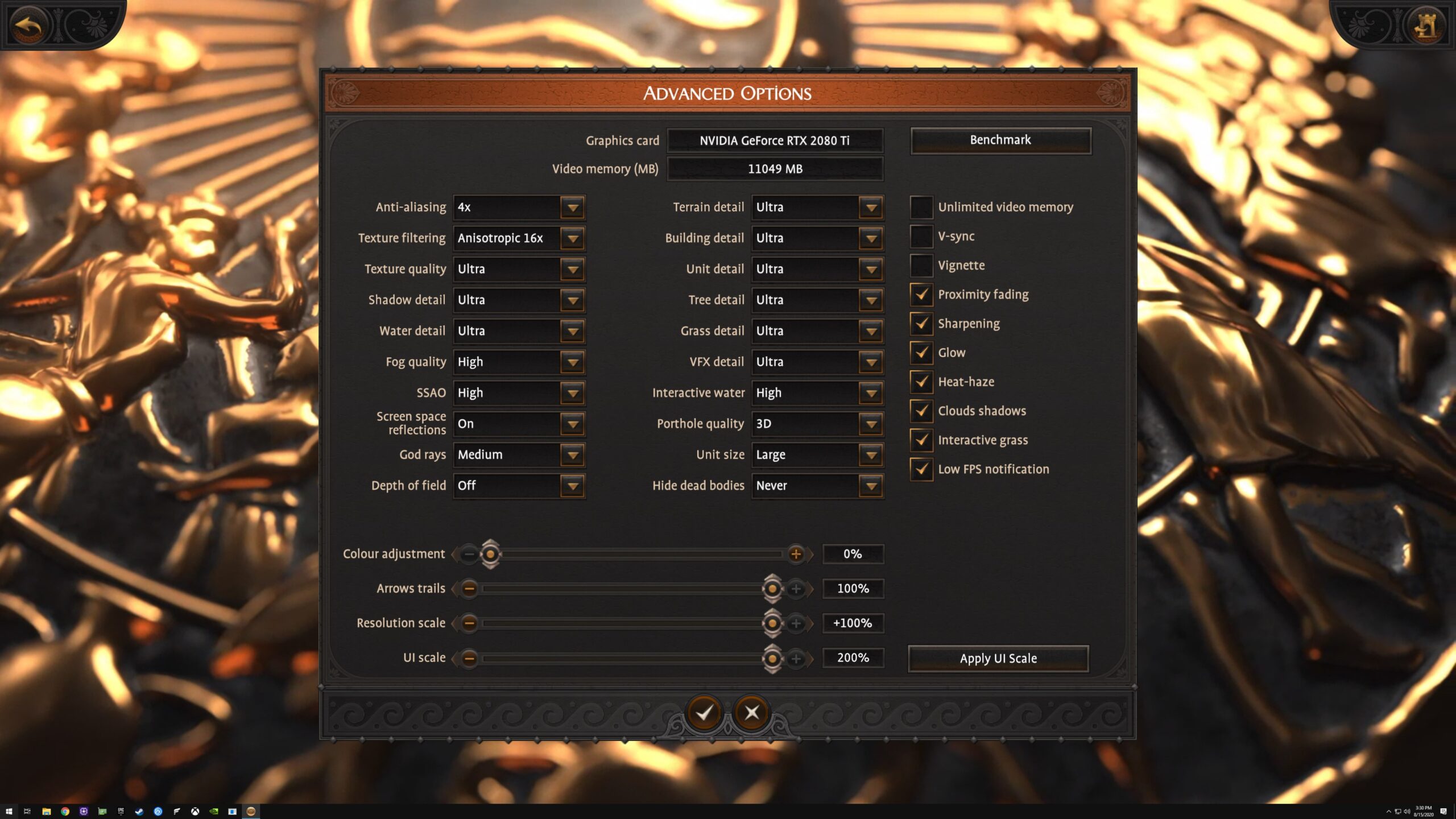Click the Apply UI Scale button
This screenshot has width=1456, height=819.
coord(998,658)
